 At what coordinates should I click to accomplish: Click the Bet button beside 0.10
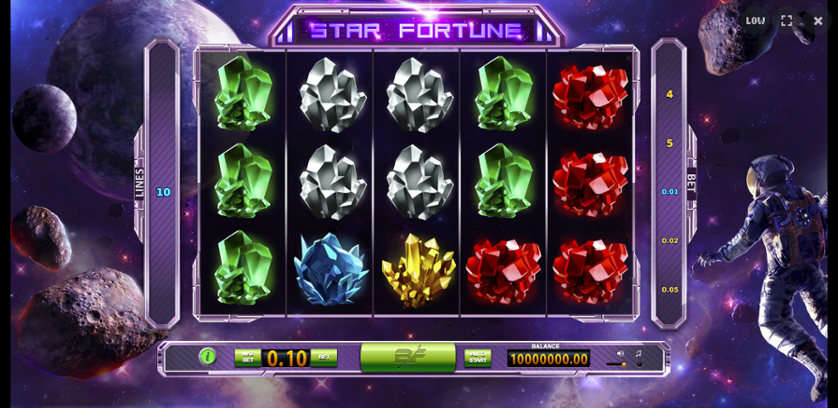pyautogui.click(x=323, y=357)
